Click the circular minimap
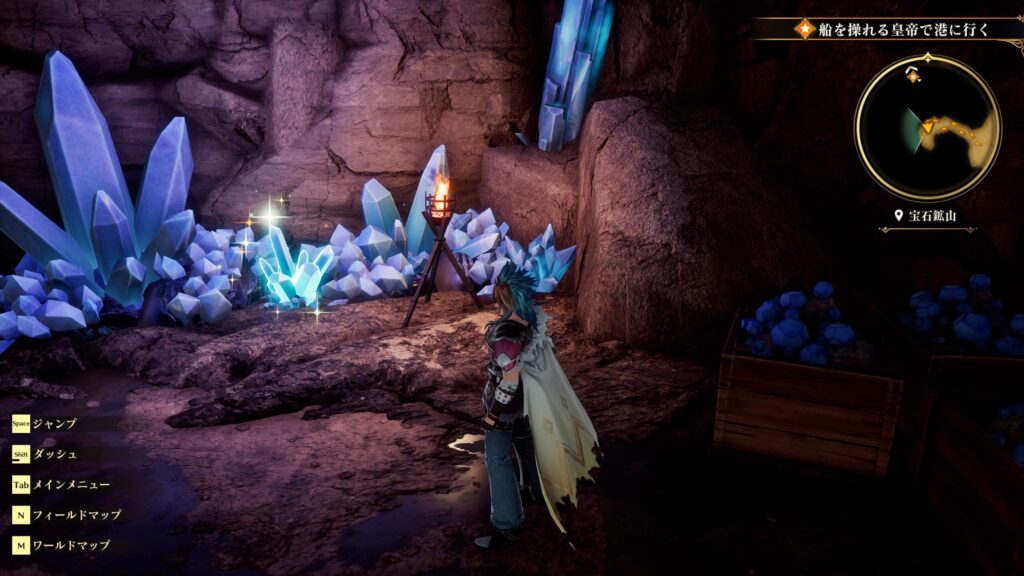Viewport: 1024px width, 576px height. pyautogui.click(x=927, y=127)
